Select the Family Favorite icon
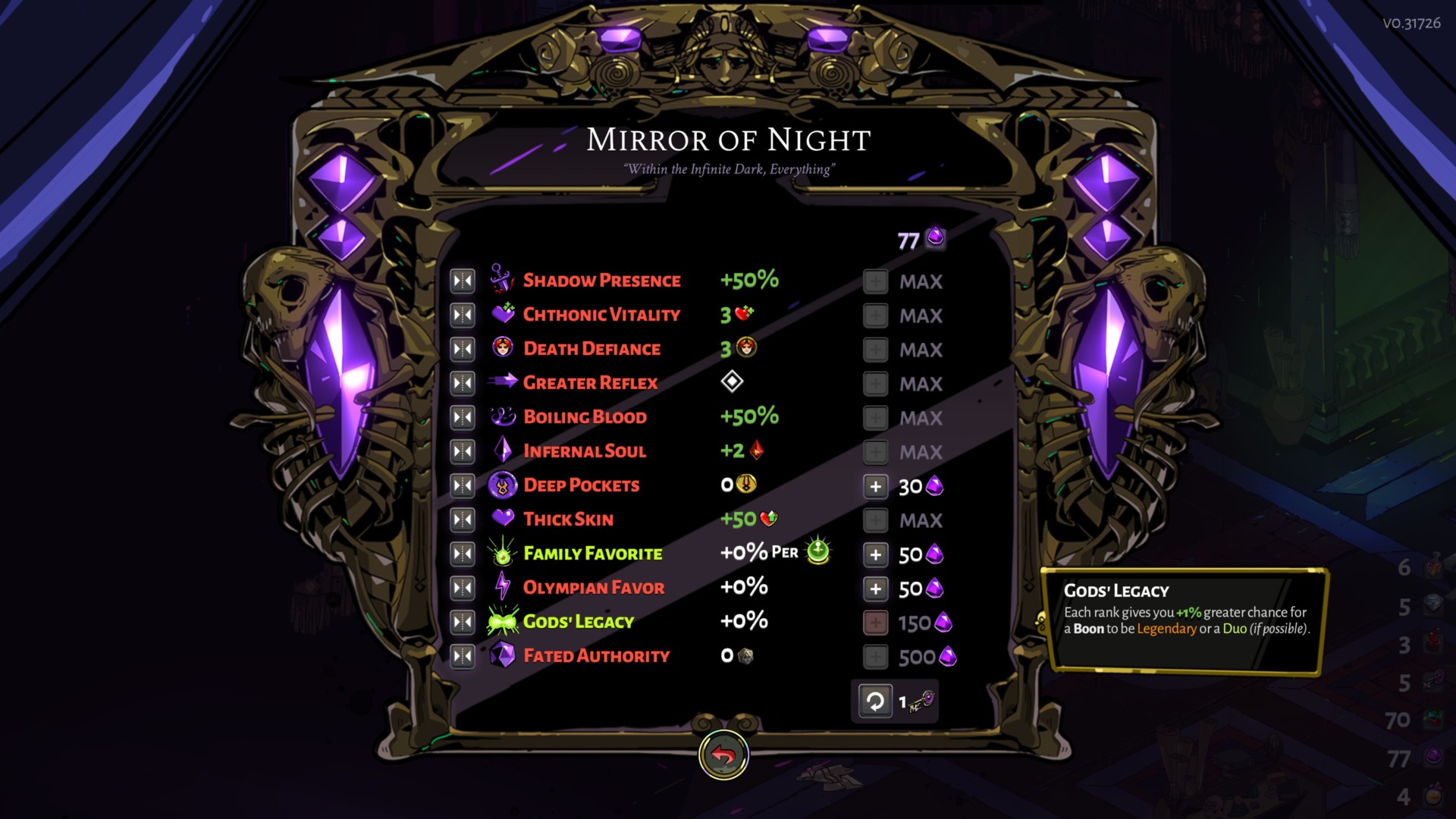Screen dimensions: 1456x819 tap(500, 554)
